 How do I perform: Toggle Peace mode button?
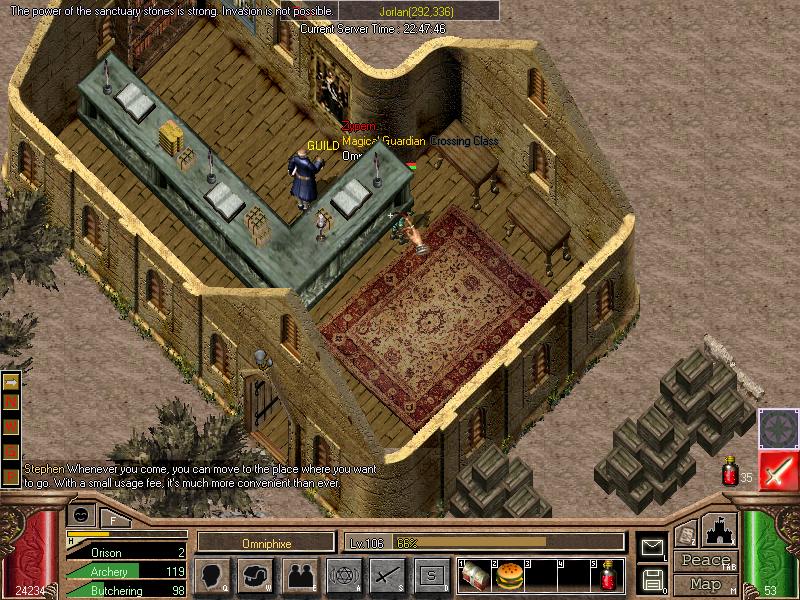coord(705,561)
